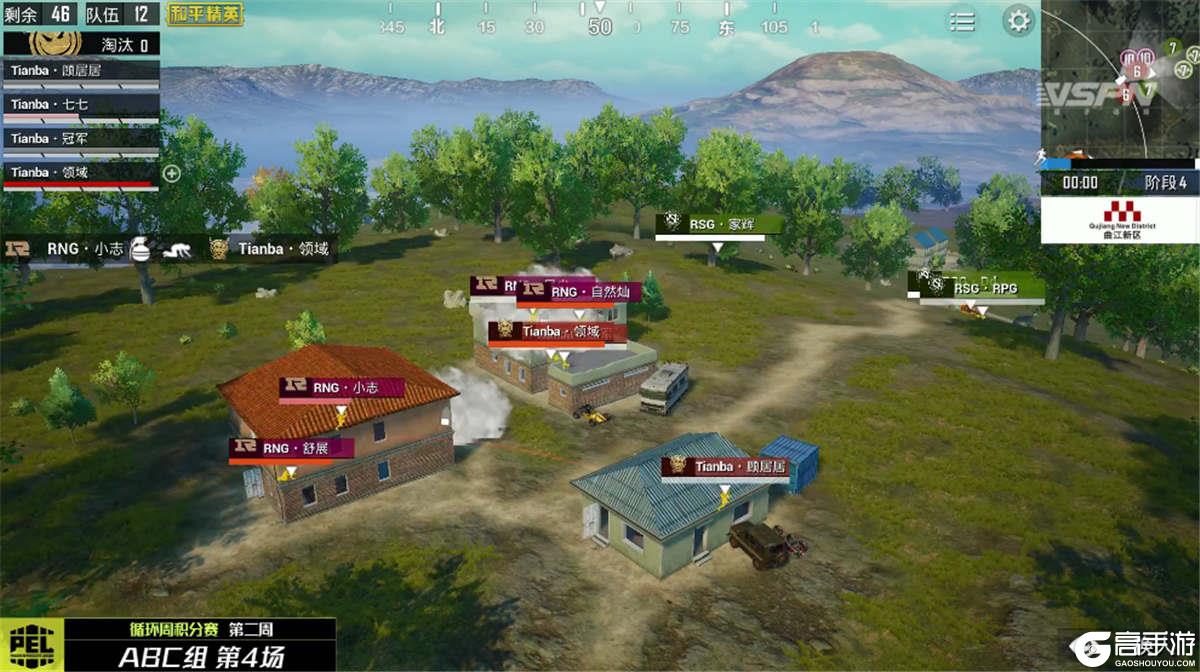Select the RNG·舒展 player name tag
Screen dimensions: 1200x672
pos(291,449)
